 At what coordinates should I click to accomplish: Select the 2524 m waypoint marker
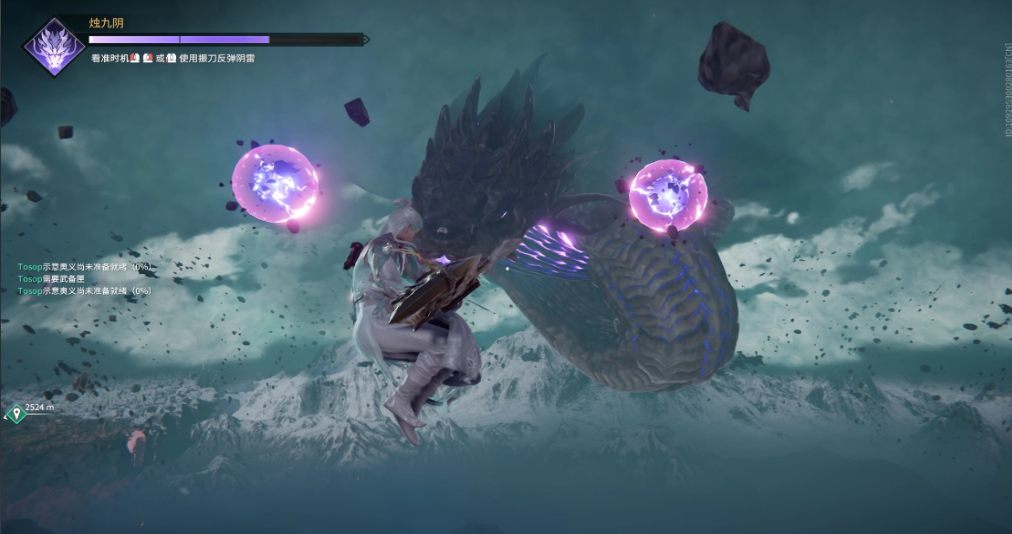pos(14,413)
